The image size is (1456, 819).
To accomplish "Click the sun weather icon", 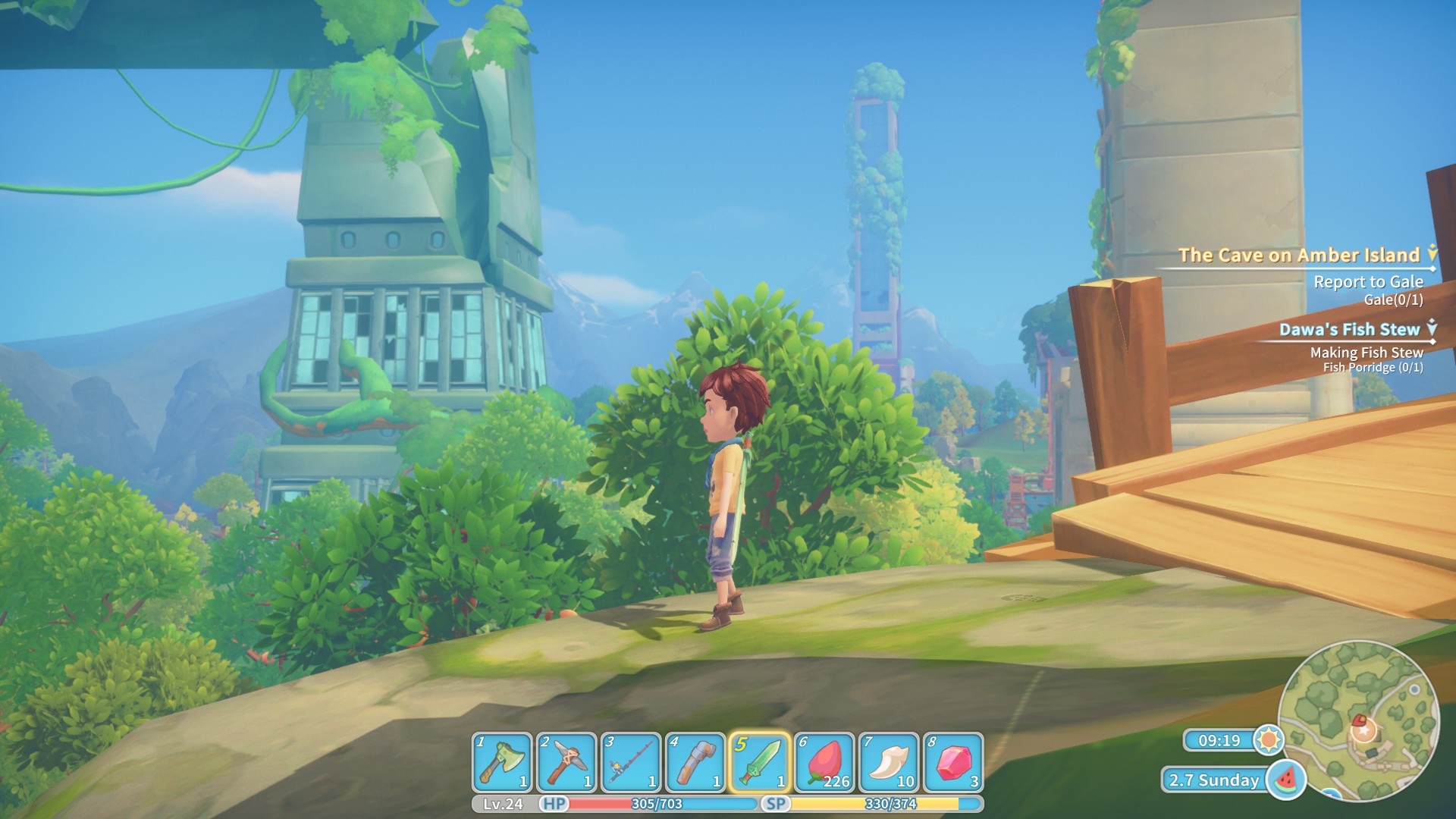I will pos(1268,739).
